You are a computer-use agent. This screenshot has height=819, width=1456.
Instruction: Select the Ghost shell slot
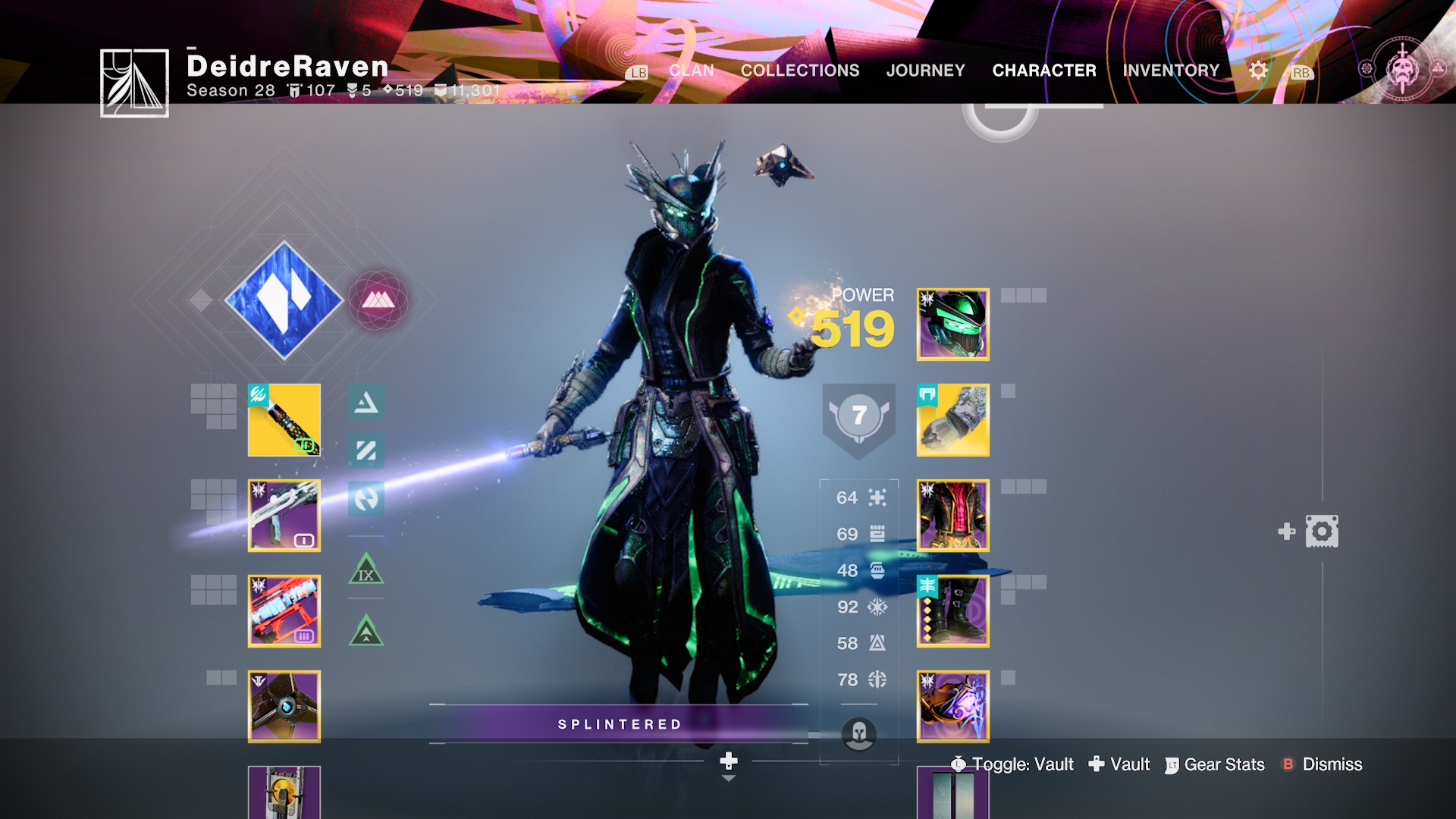pos(284,707)
